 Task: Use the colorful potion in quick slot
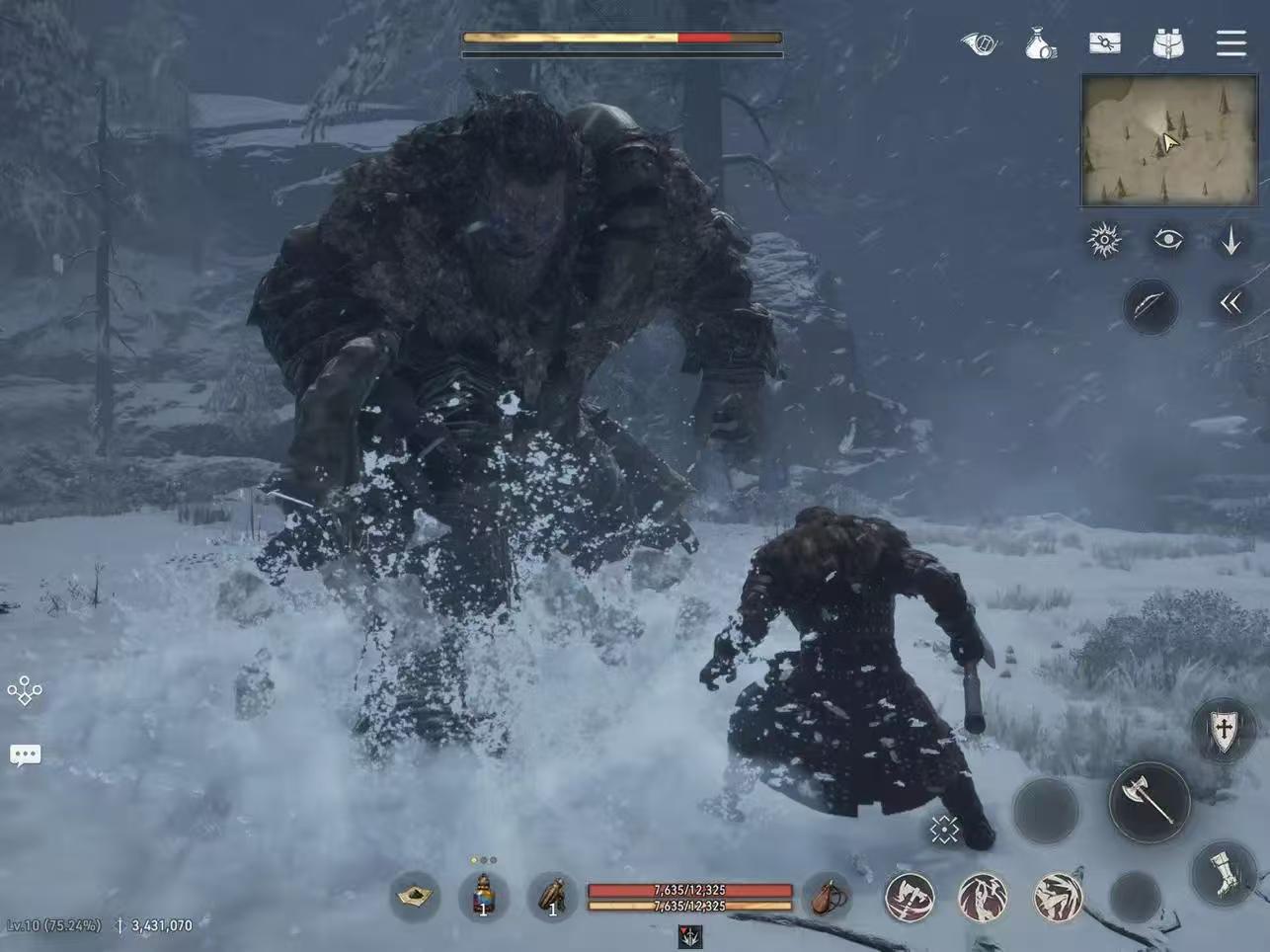483,897
